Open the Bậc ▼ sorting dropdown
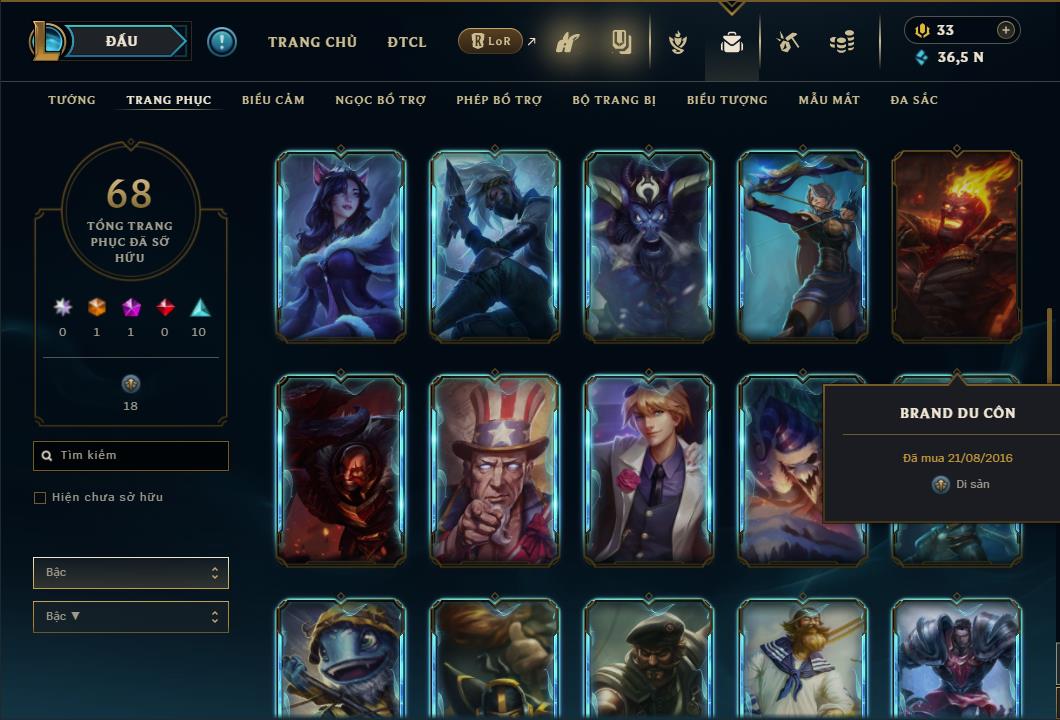 (x=131, y=617)
